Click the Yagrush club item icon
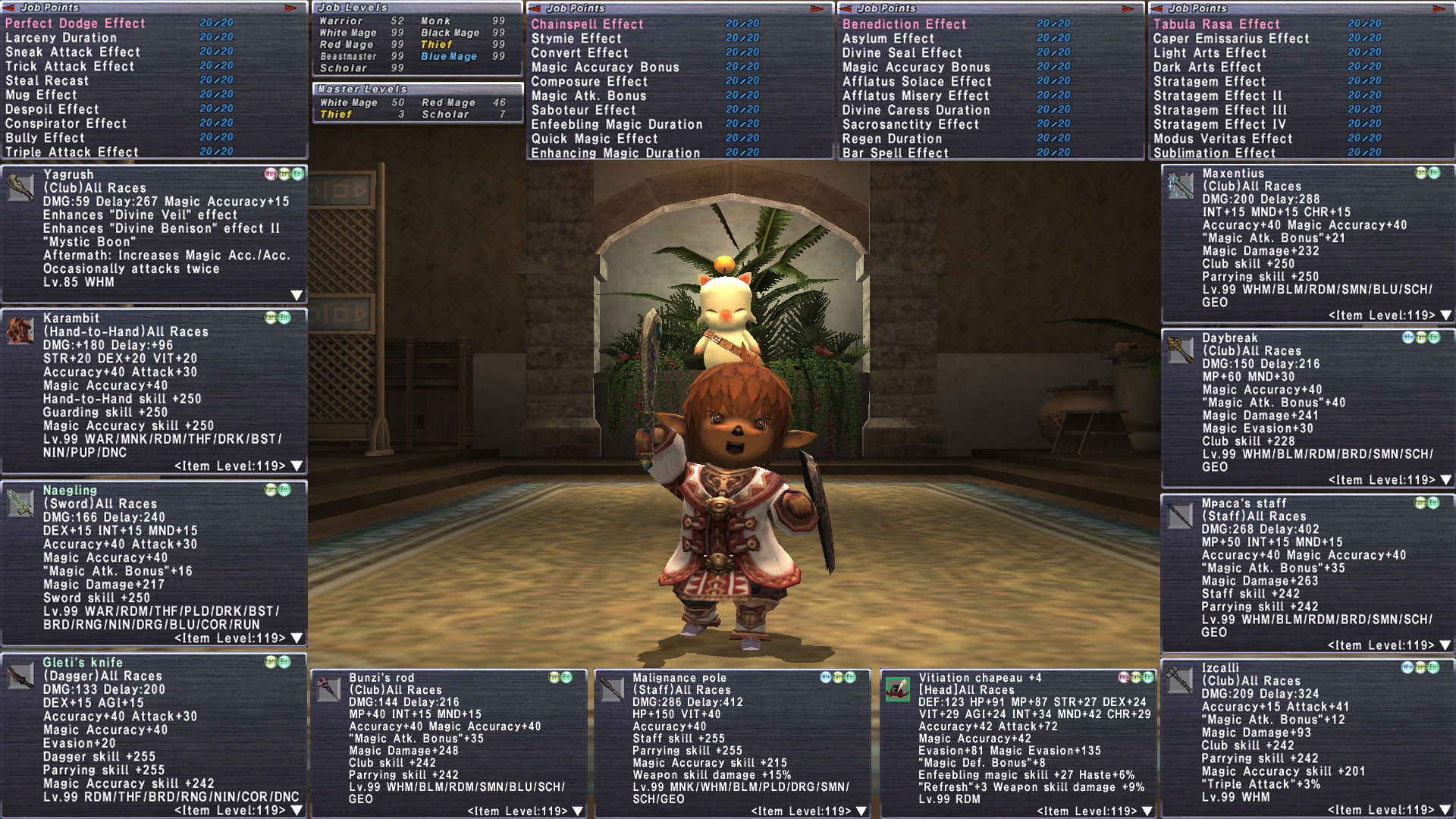Image resolution: width=1456 pixels, height=819 pixels. [x=20, y=187]
